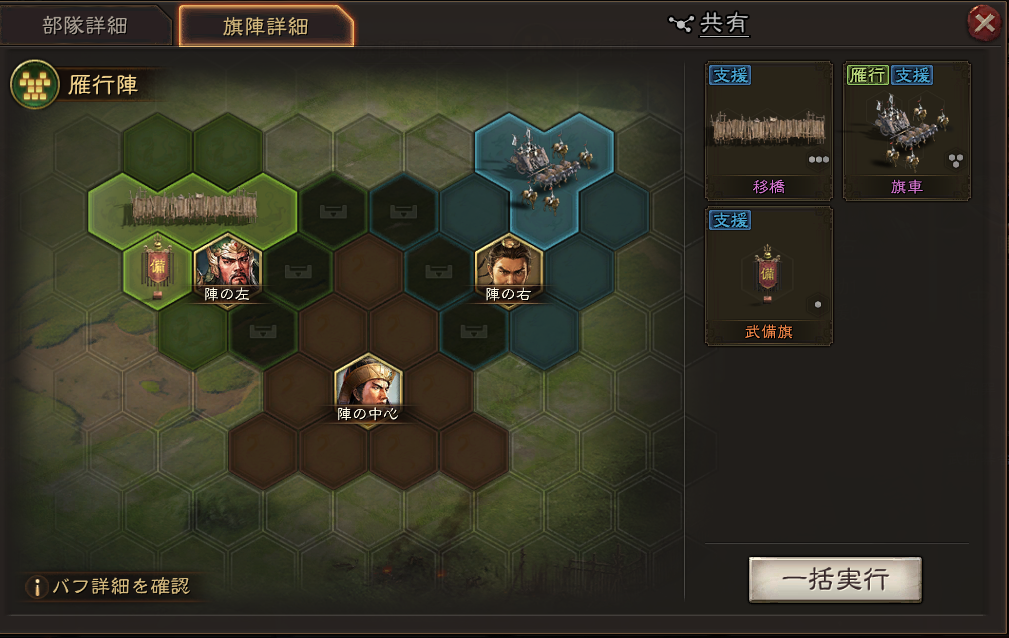Viewport: 1009px width, 638px height.
Task: Select the 陣の右 general portrait
Action: (509, 265)
